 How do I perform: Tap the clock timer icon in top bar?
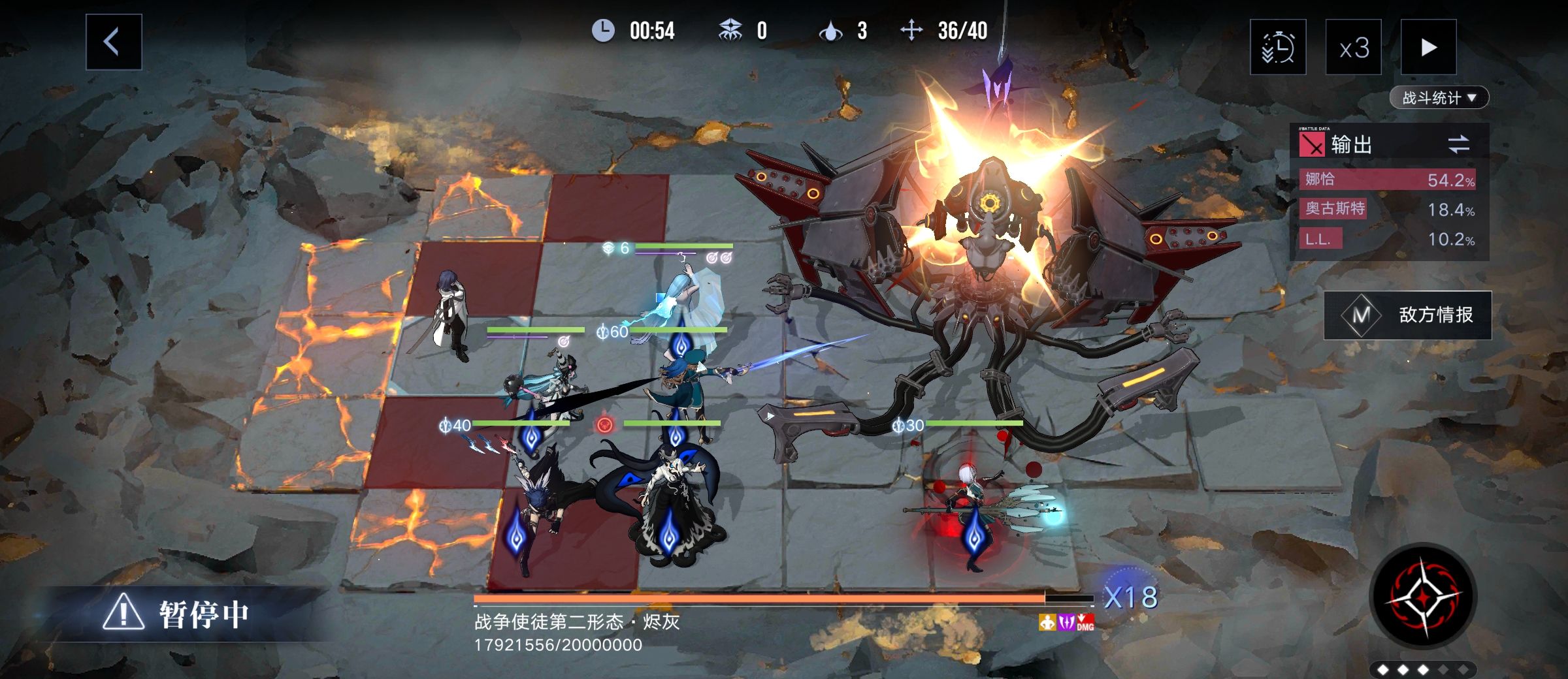click(x=604, y=30)
